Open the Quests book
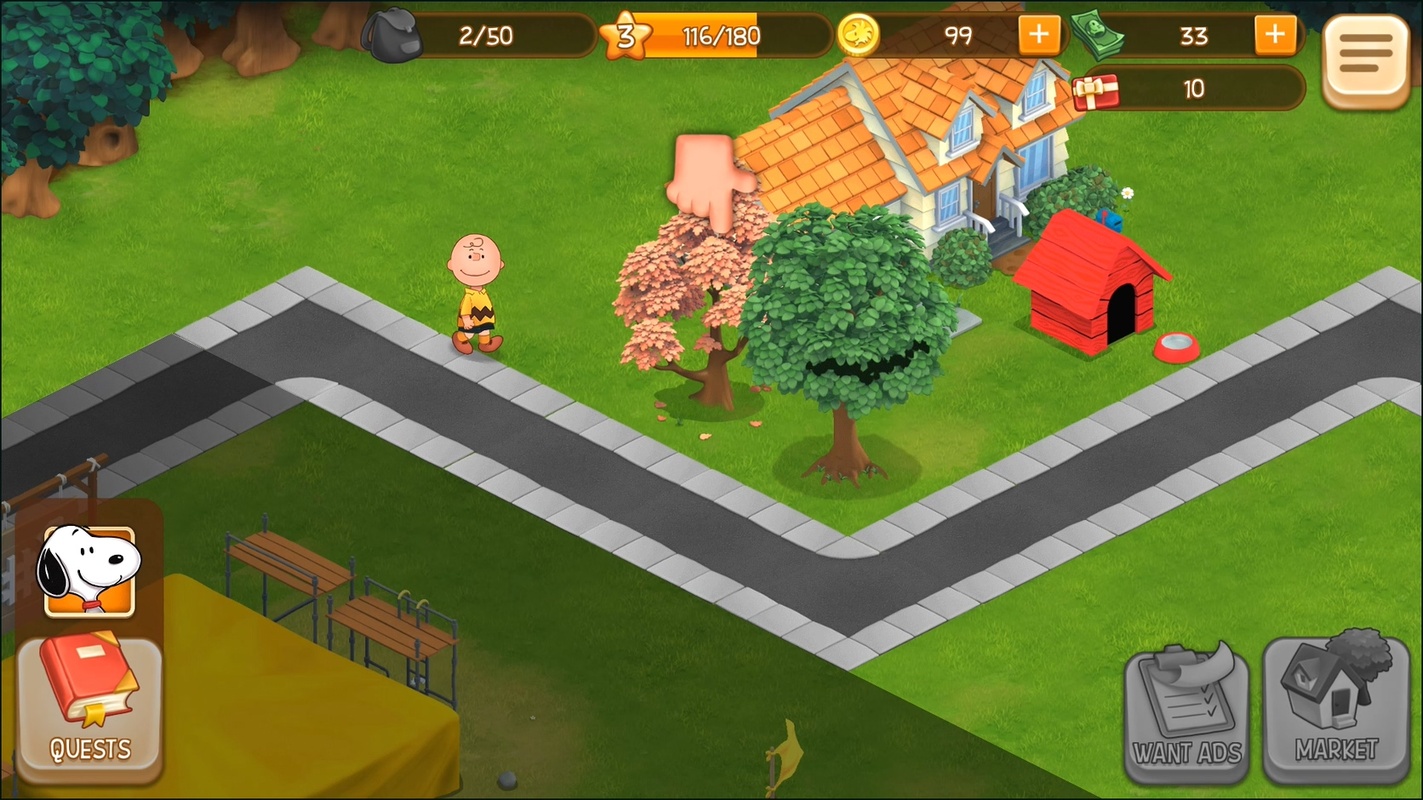 89,706
